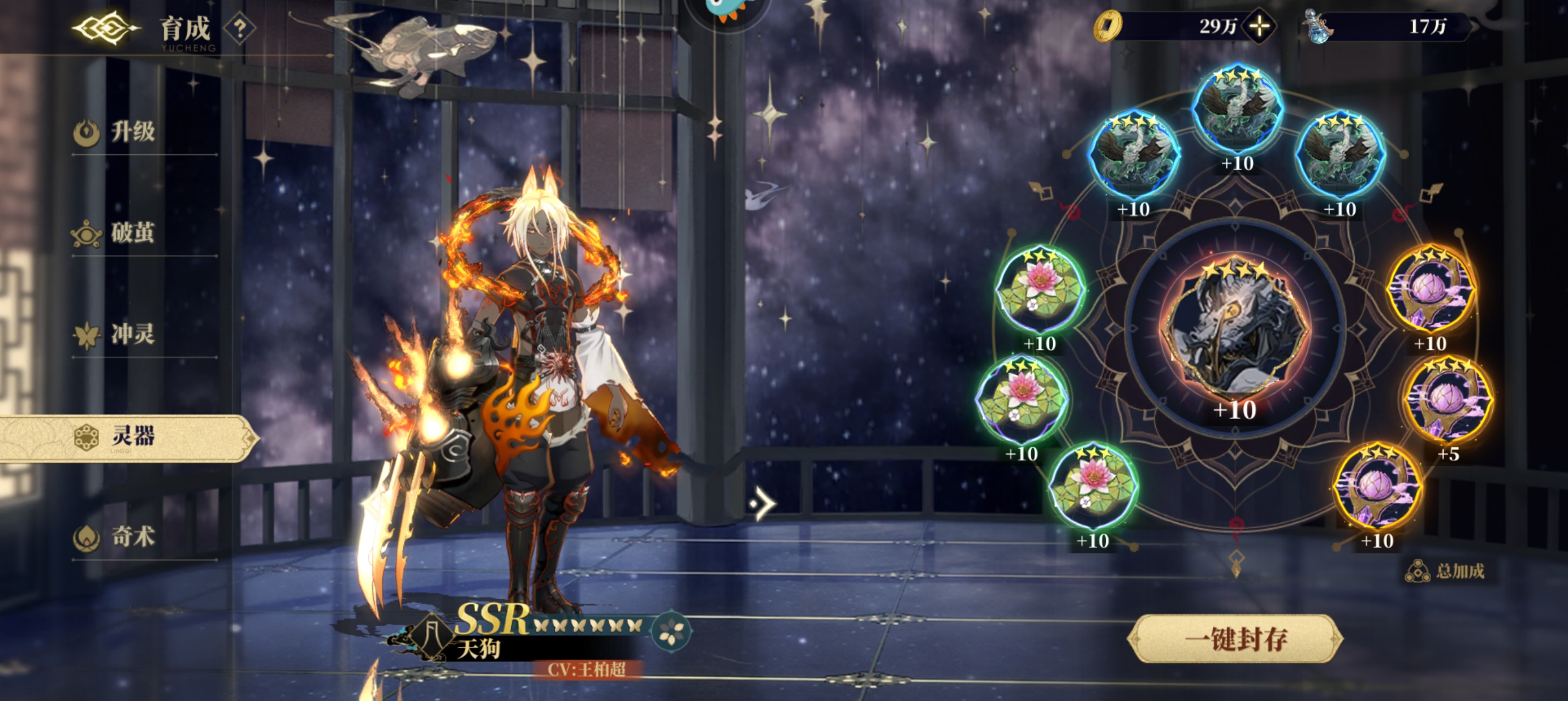Click the 一键封存 button

click(x=1235, y=639)
